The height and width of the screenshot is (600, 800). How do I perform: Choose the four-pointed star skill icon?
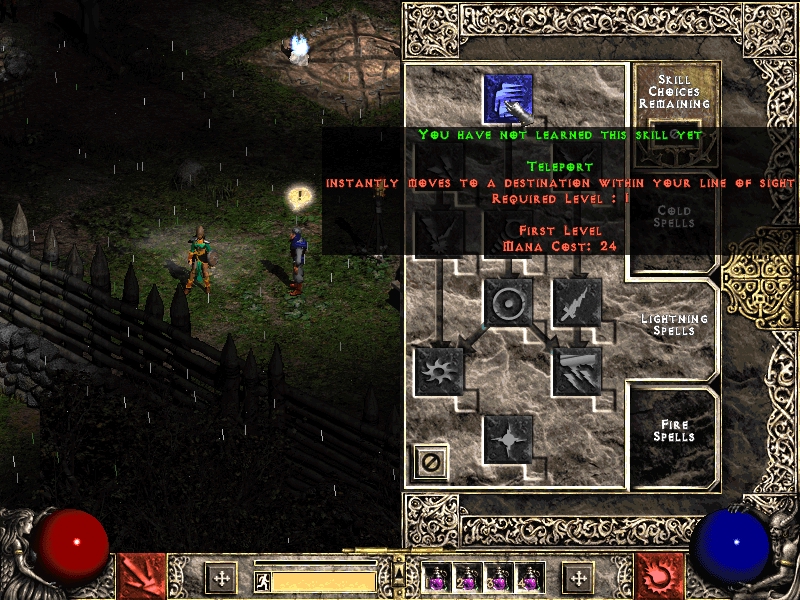tap(507, 438)
